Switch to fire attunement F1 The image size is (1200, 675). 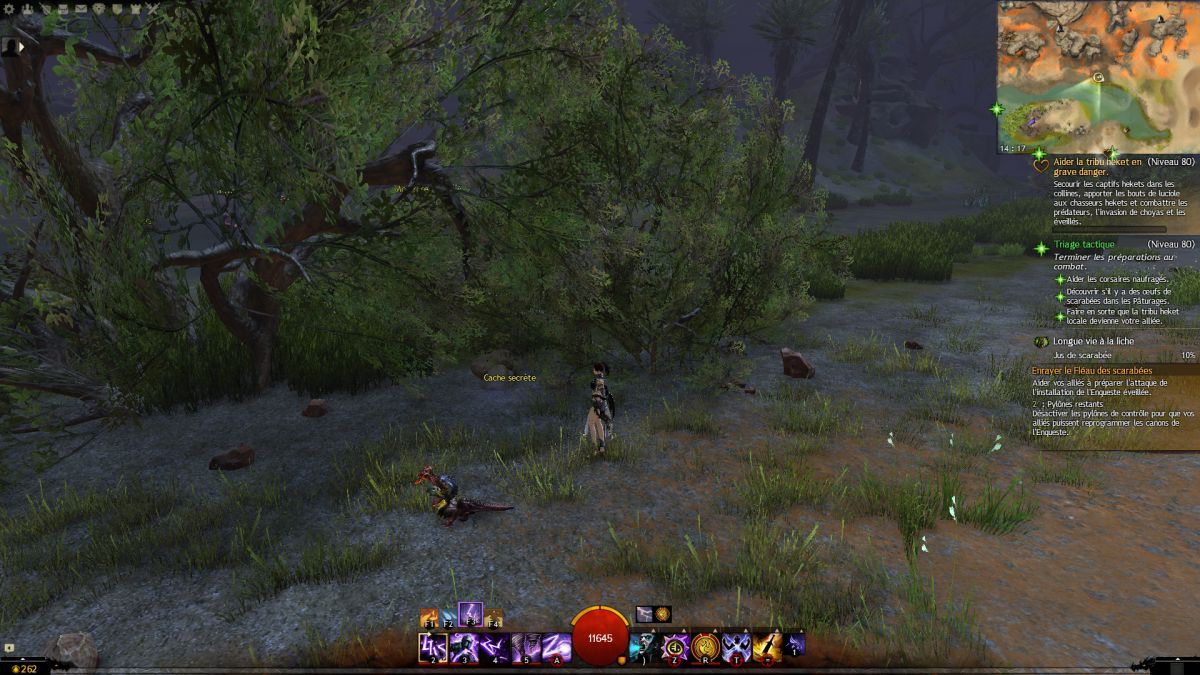[x=431, y=618]
